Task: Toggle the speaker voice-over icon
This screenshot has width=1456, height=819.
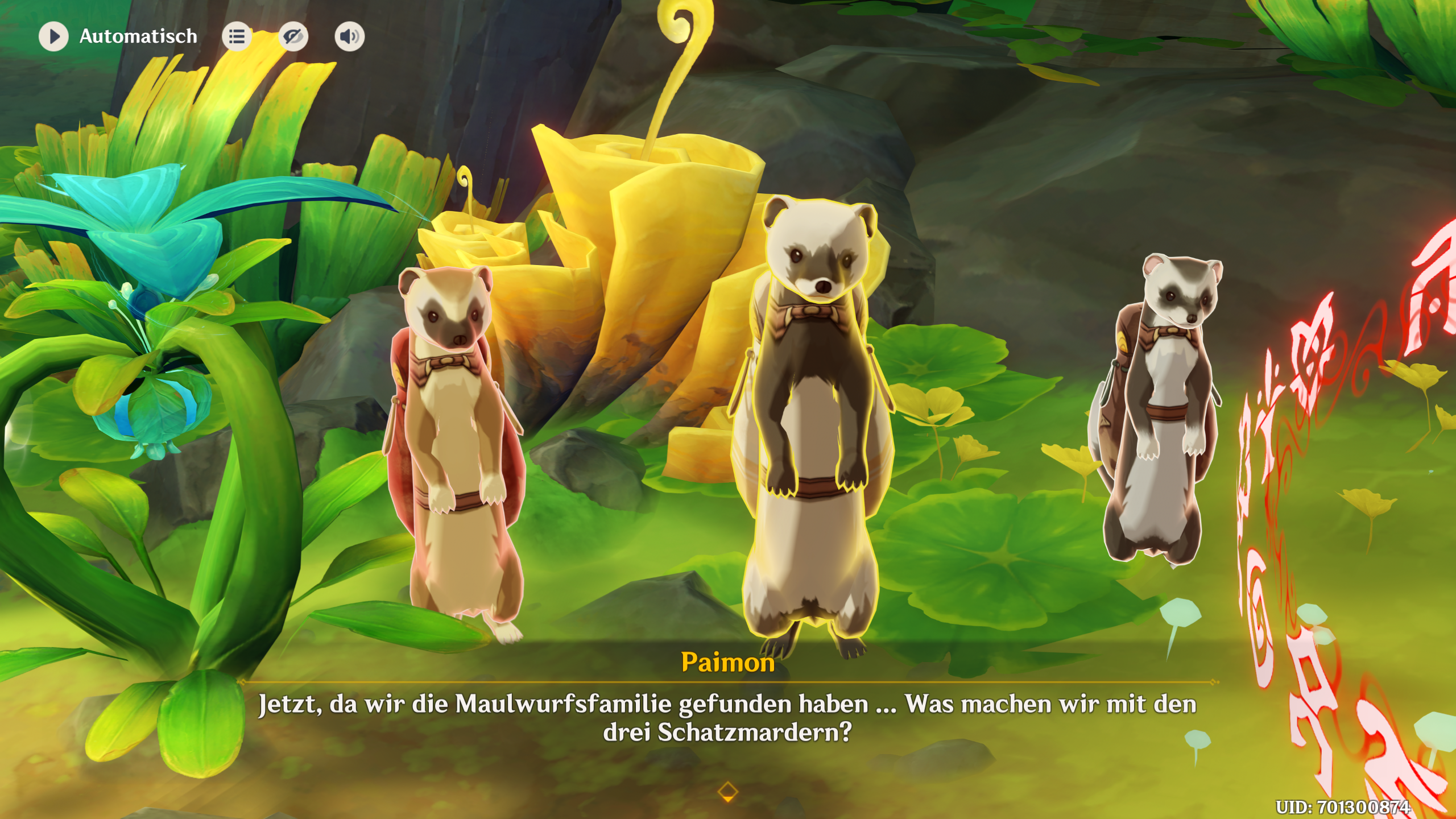Action: click(349, 36)
